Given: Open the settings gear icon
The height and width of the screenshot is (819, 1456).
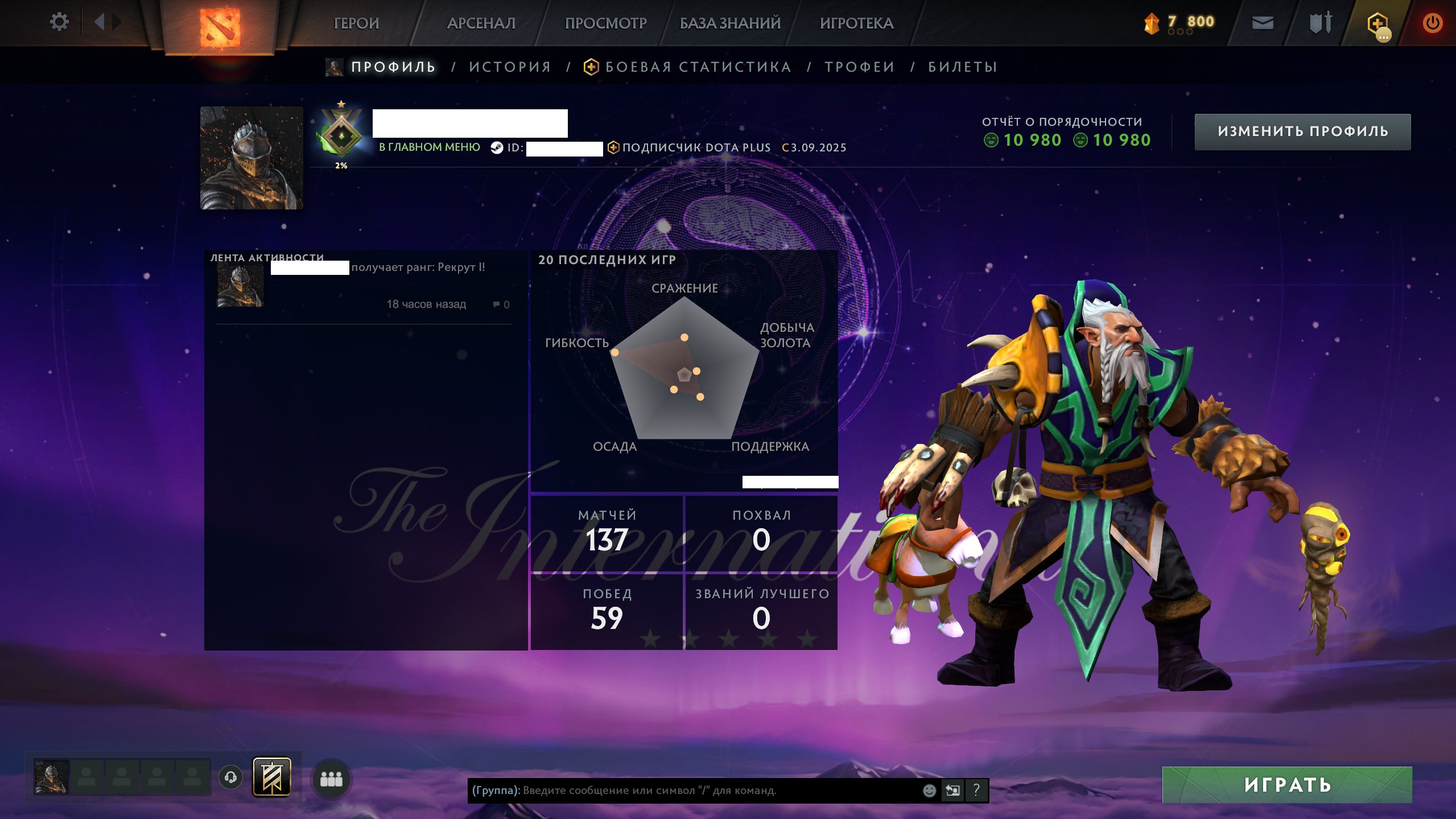Looking at the screenshot, I should [59, 22].
